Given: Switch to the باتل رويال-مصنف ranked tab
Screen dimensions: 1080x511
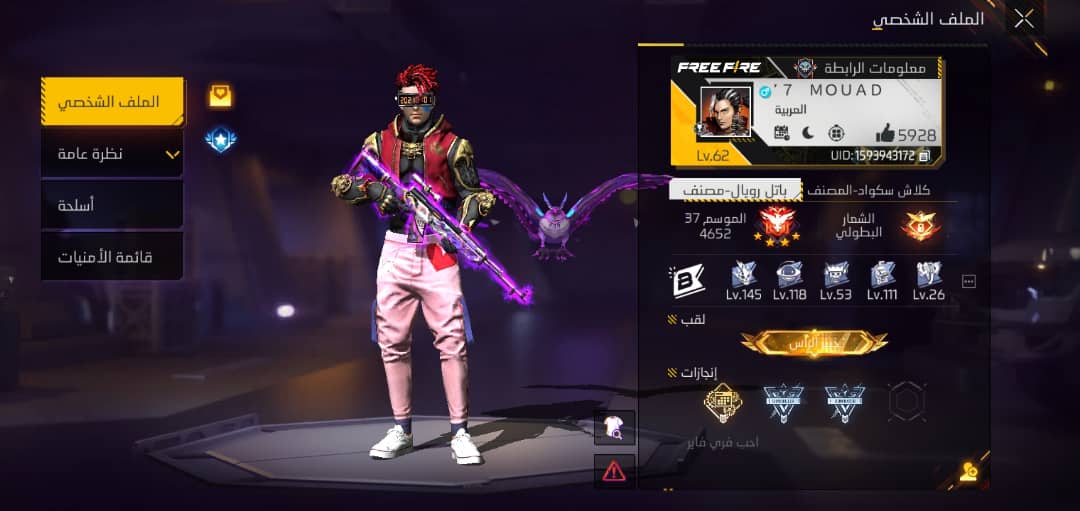Looking at the screenshot, I should 735,189.
